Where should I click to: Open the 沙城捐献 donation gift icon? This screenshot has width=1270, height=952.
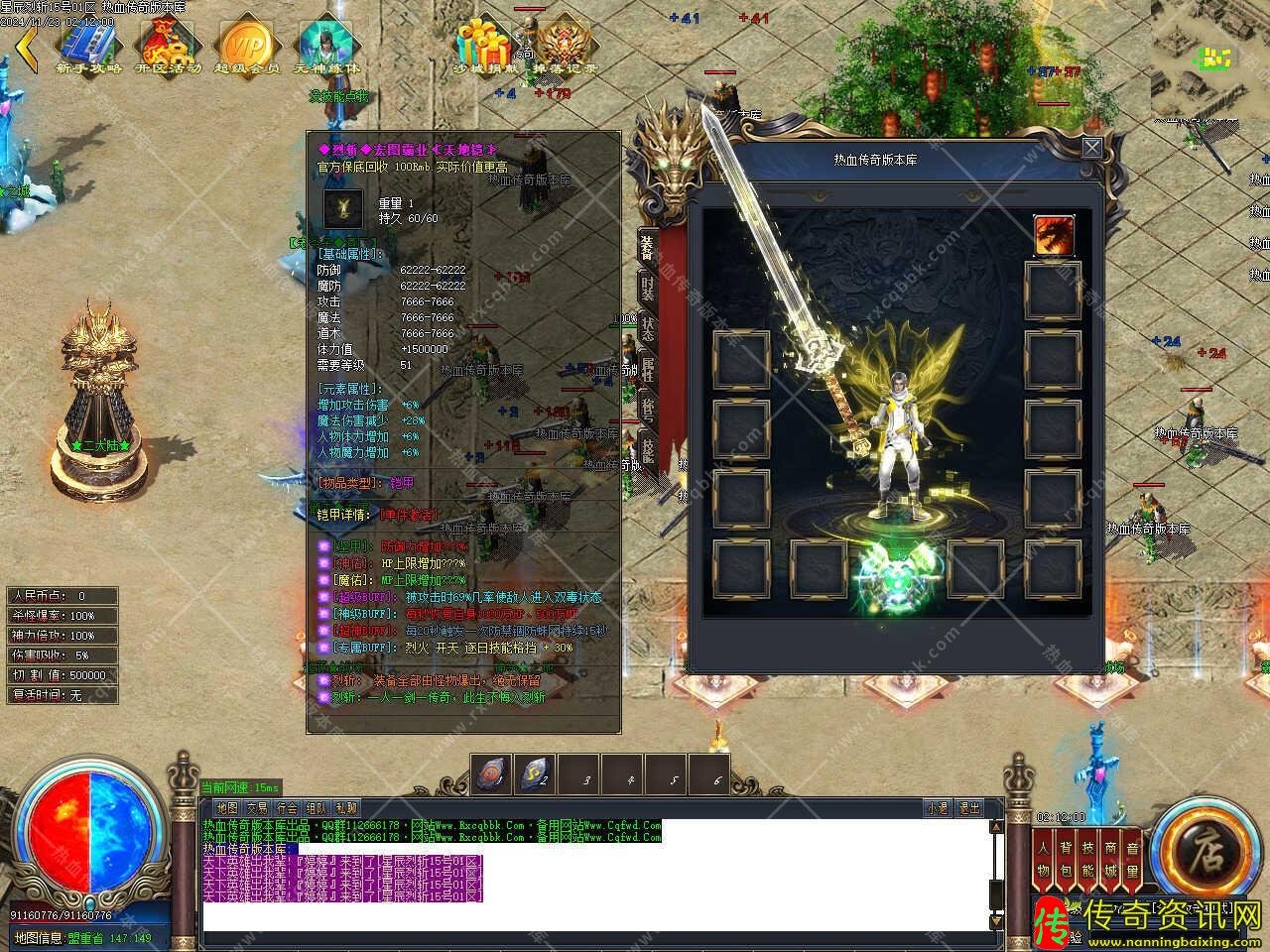coord(484,45)
